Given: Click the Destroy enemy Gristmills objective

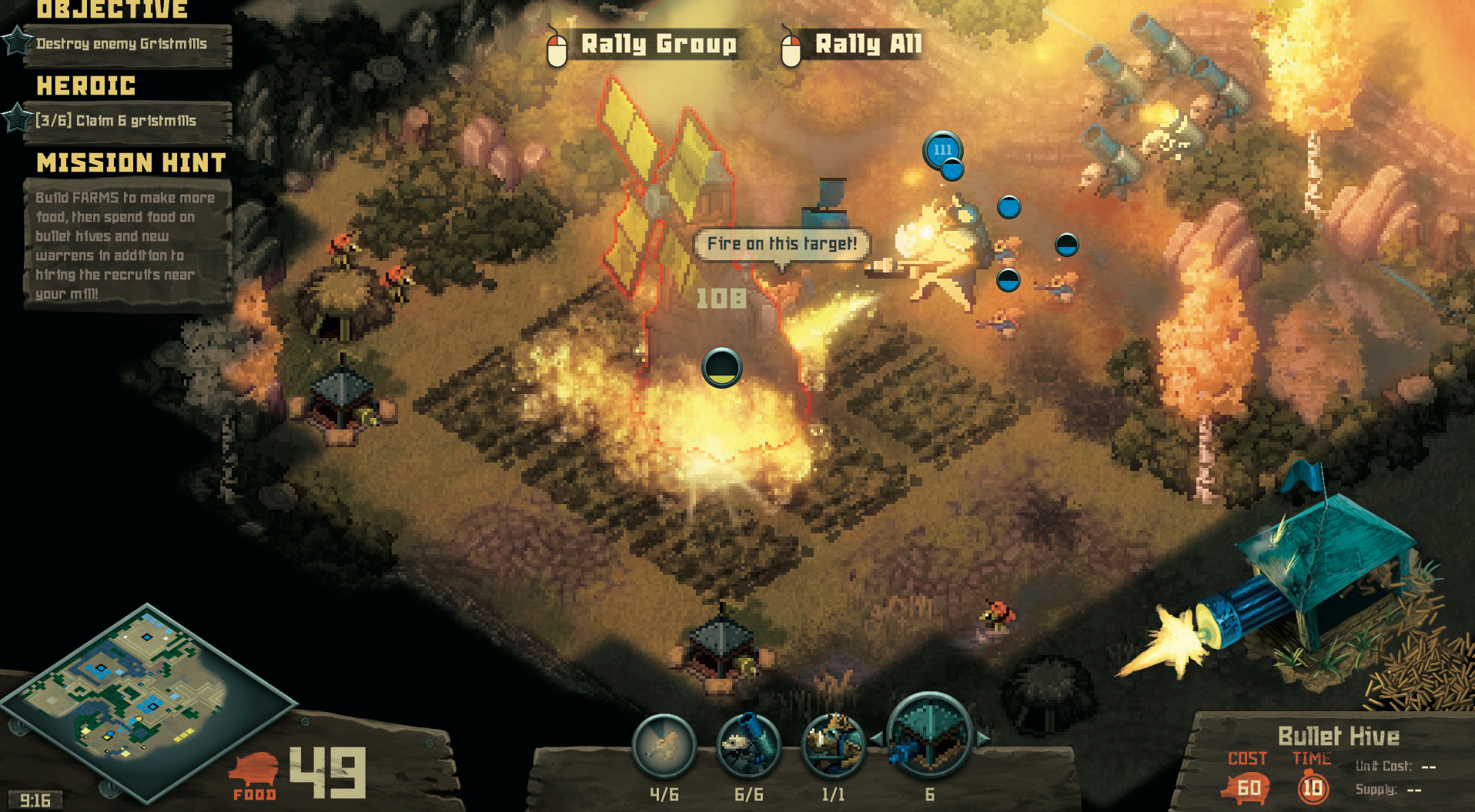Looking at the screenshot, I should (x=123, y=45).
